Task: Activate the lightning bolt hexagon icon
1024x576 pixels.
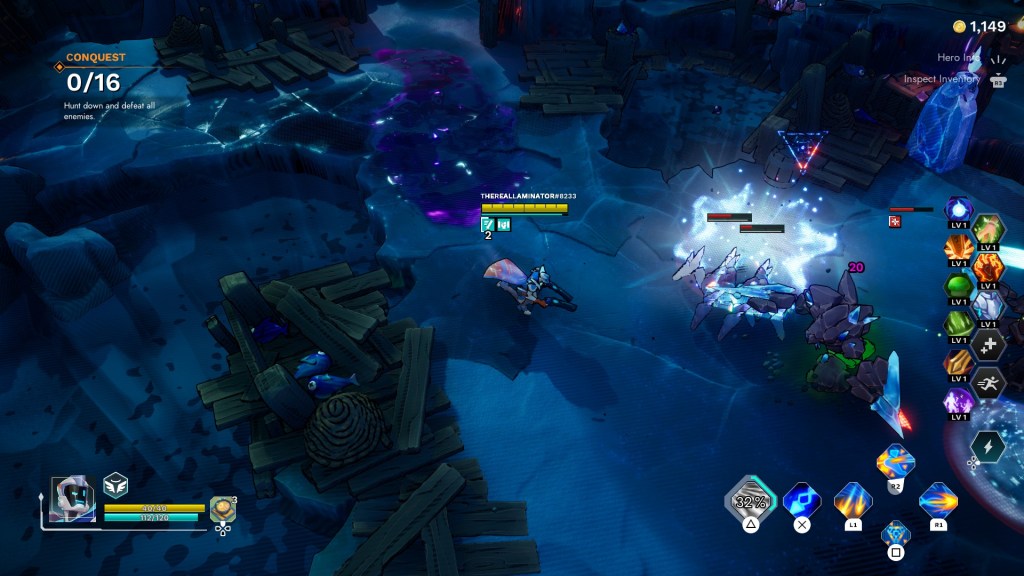Action: pos(988,446)
